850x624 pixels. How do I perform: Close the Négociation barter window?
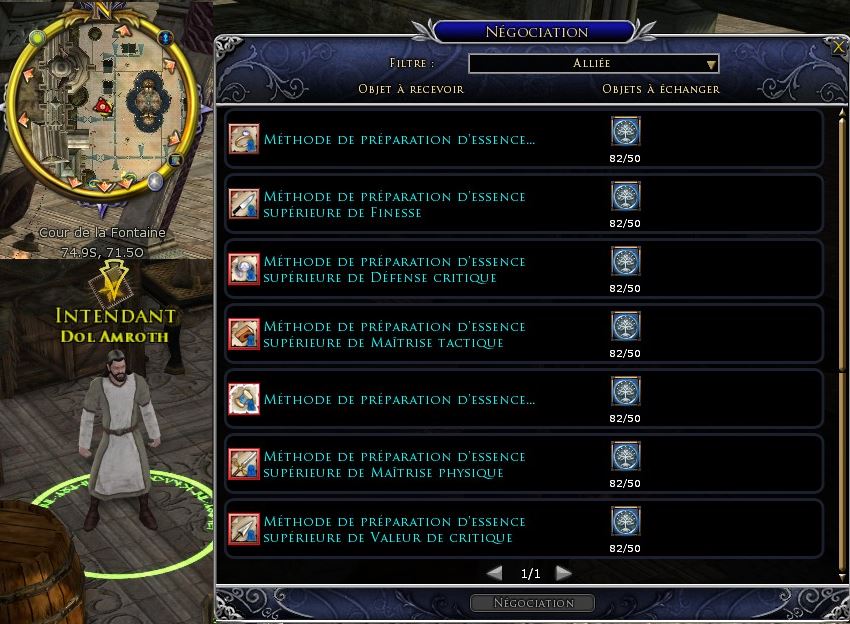click(x=838, y=46)
